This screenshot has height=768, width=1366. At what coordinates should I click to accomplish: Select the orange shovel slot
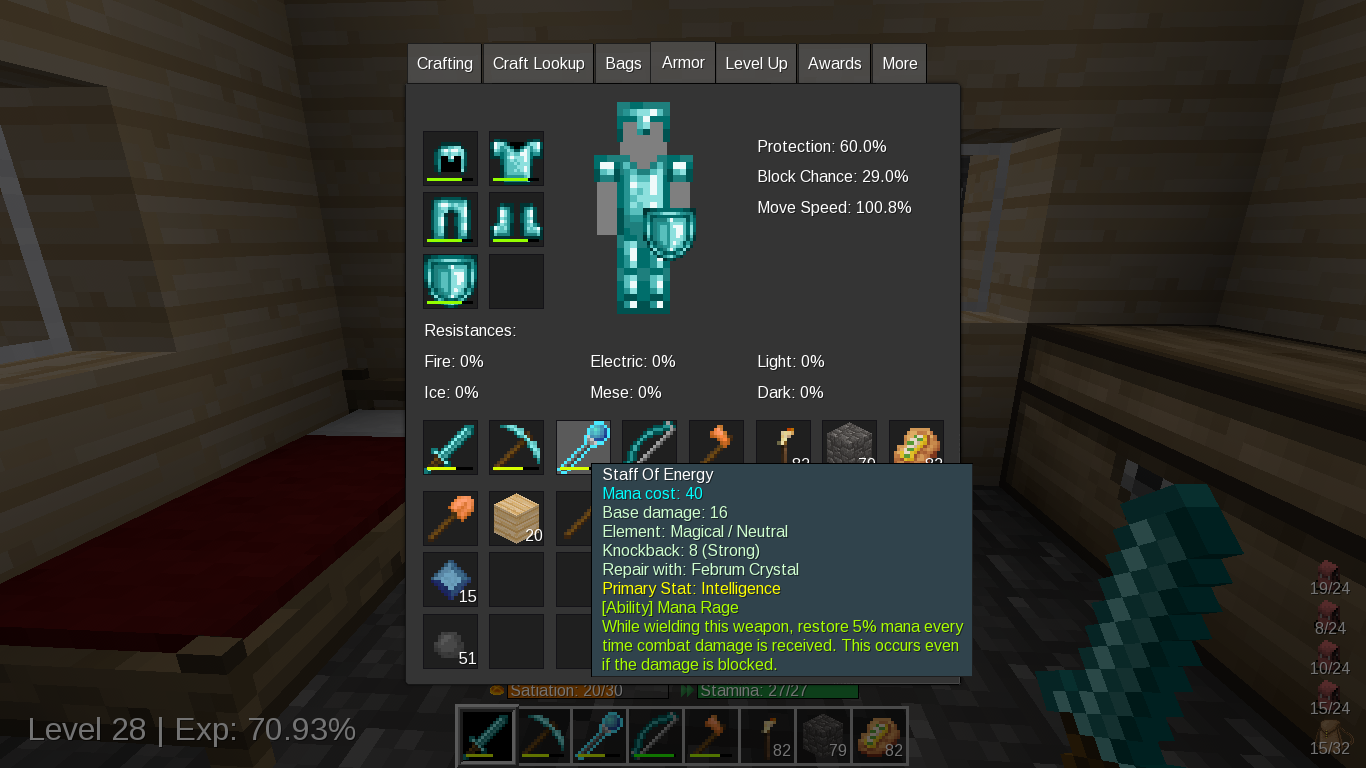(450, 518)
